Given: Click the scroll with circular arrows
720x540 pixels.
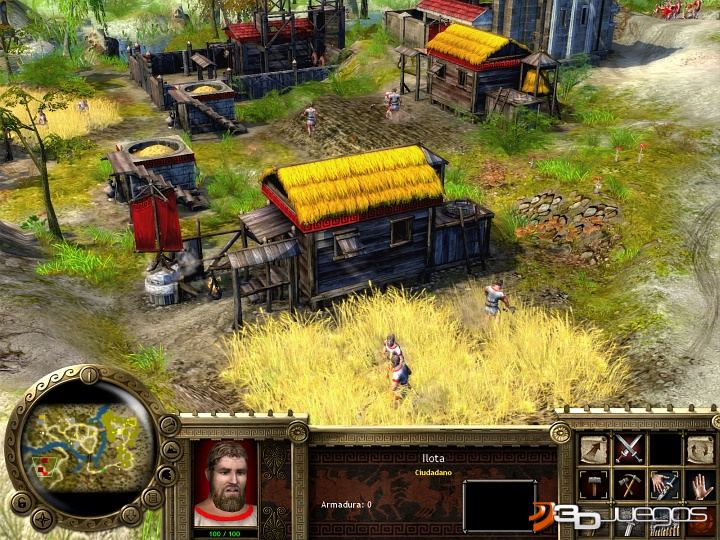Looking at the screenshot, I should coord(699,450).
